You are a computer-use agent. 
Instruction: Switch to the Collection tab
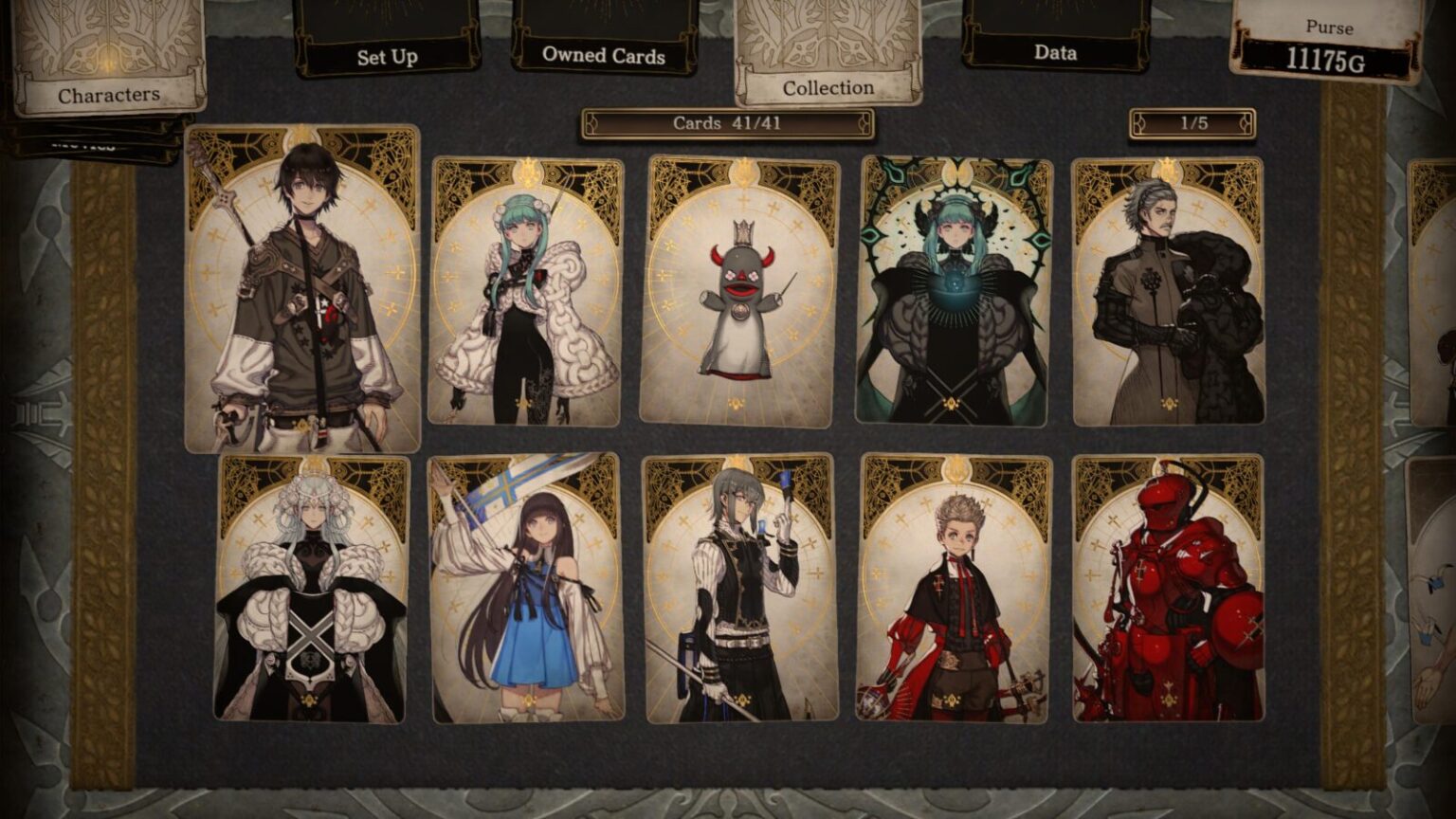827,87
